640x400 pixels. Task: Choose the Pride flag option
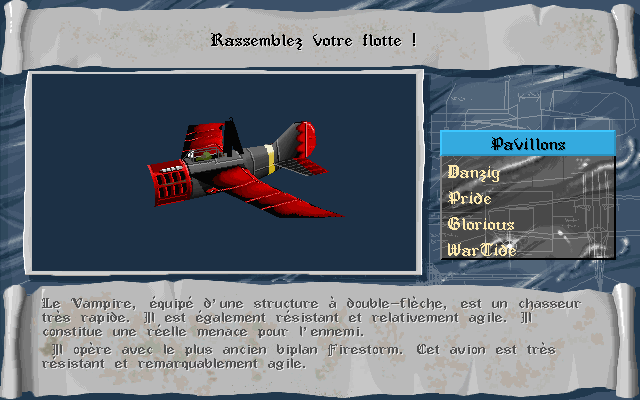470,198
